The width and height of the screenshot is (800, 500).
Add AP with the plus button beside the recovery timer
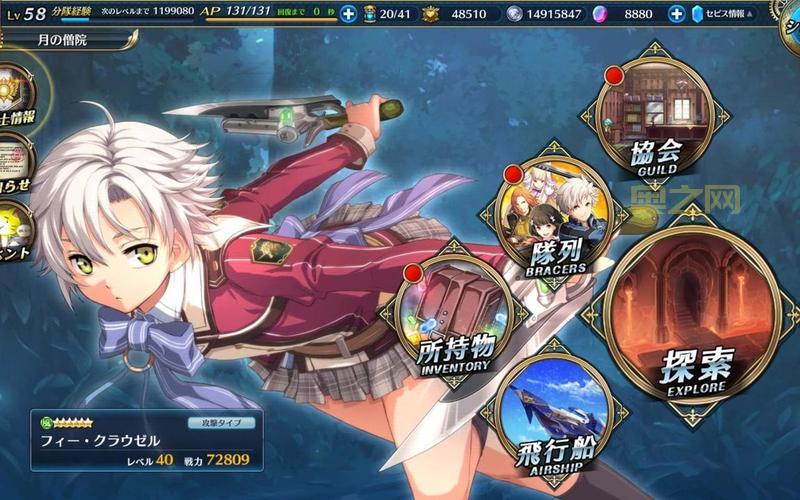(x=347, y=14)
